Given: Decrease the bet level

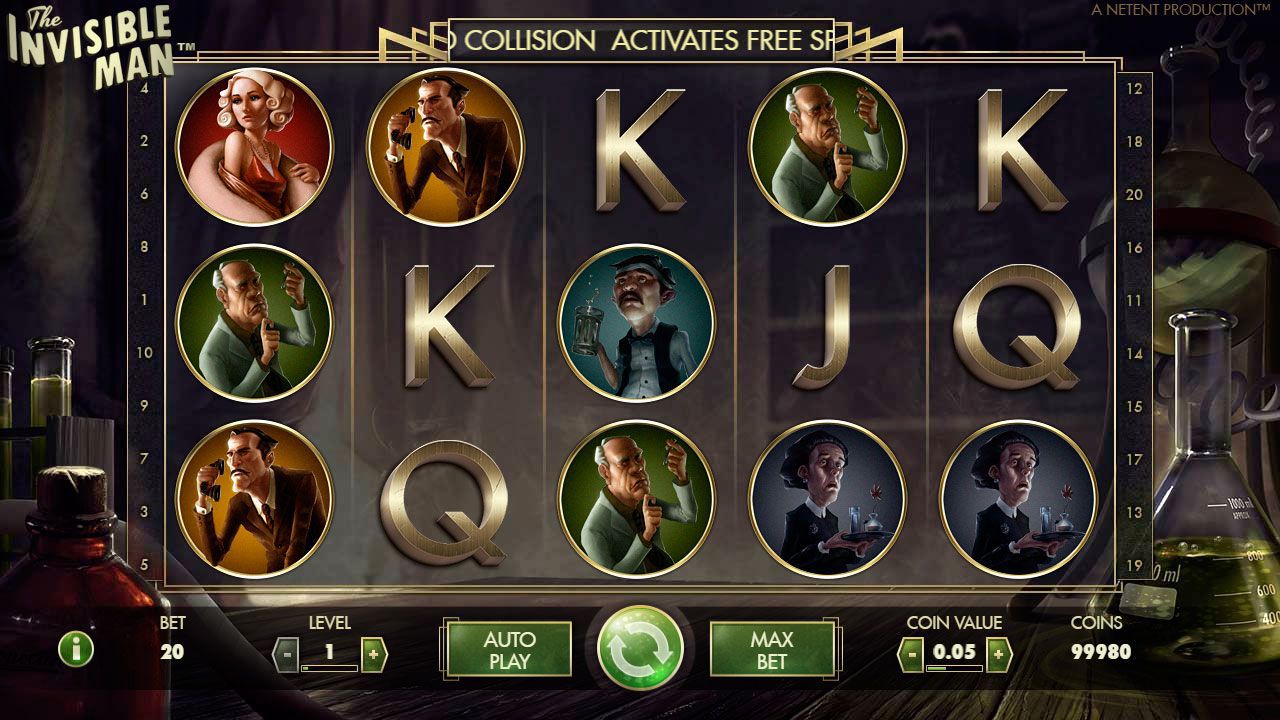Looking at the screenshot, I should pyautogui.click(x=286, y=655).
